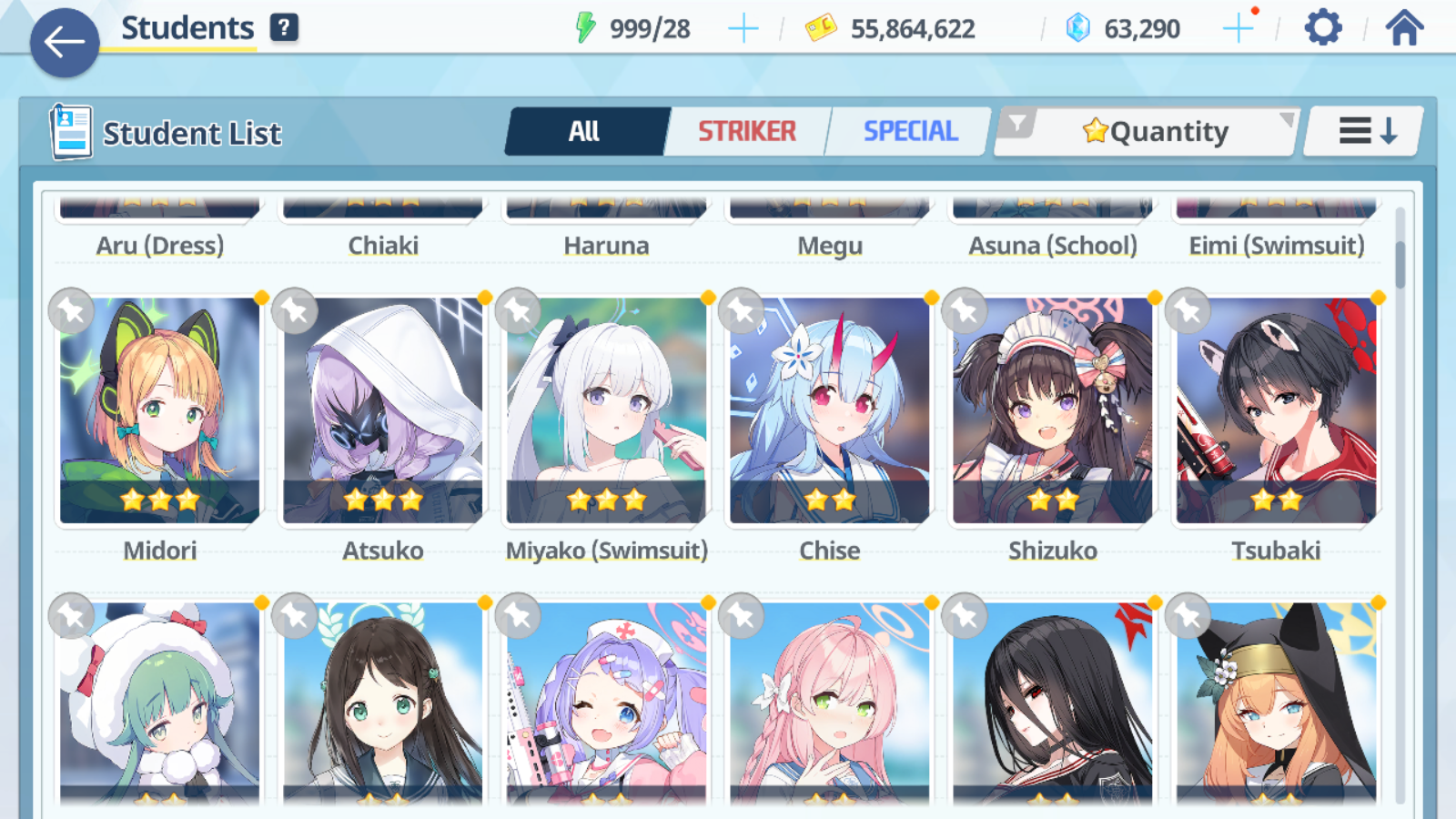Change sort order with the list-arrow icon

[1361, 130]
